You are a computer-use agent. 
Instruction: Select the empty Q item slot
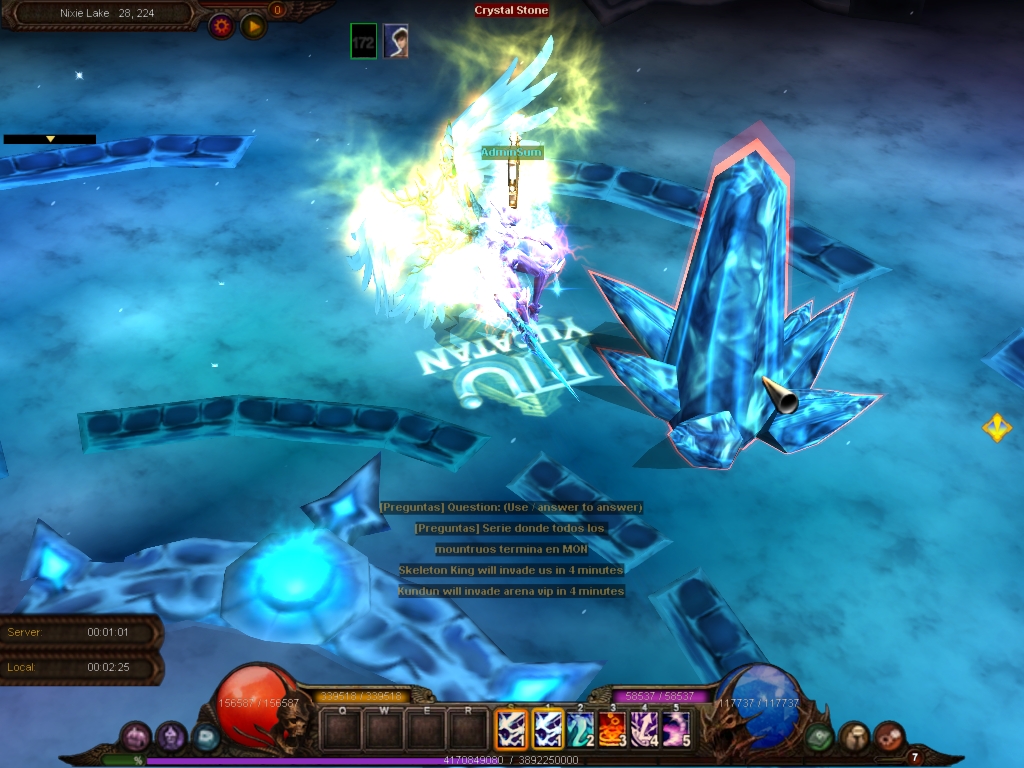coord(342,731)
